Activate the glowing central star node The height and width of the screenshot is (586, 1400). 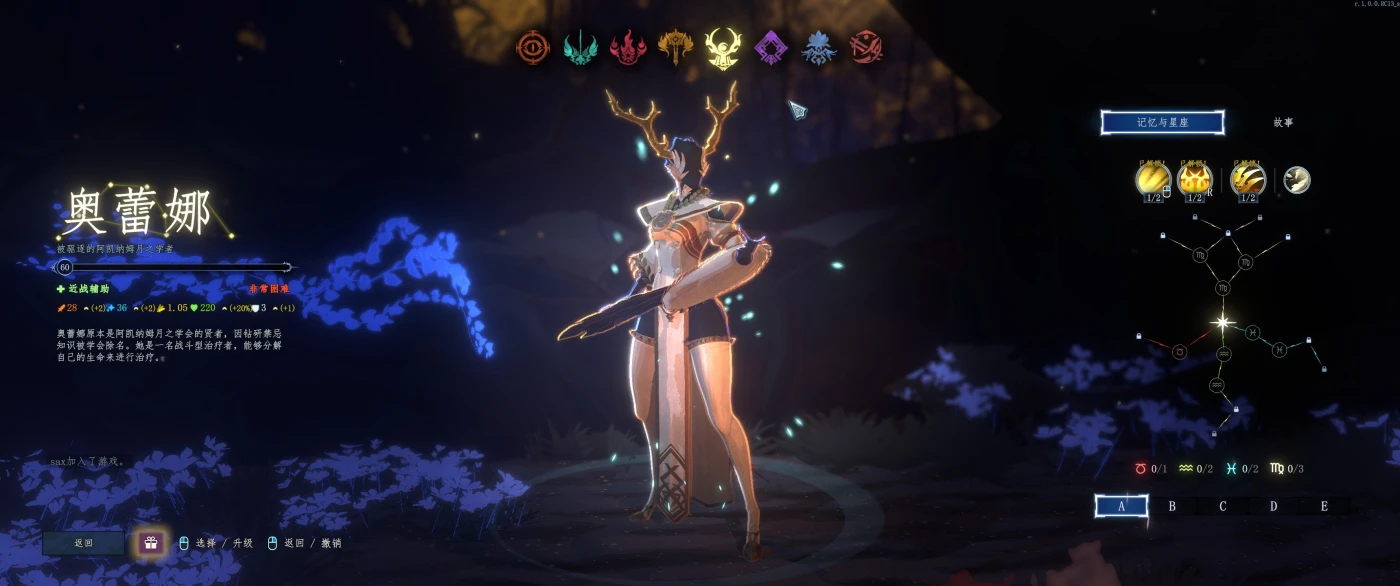[1222, 322]
